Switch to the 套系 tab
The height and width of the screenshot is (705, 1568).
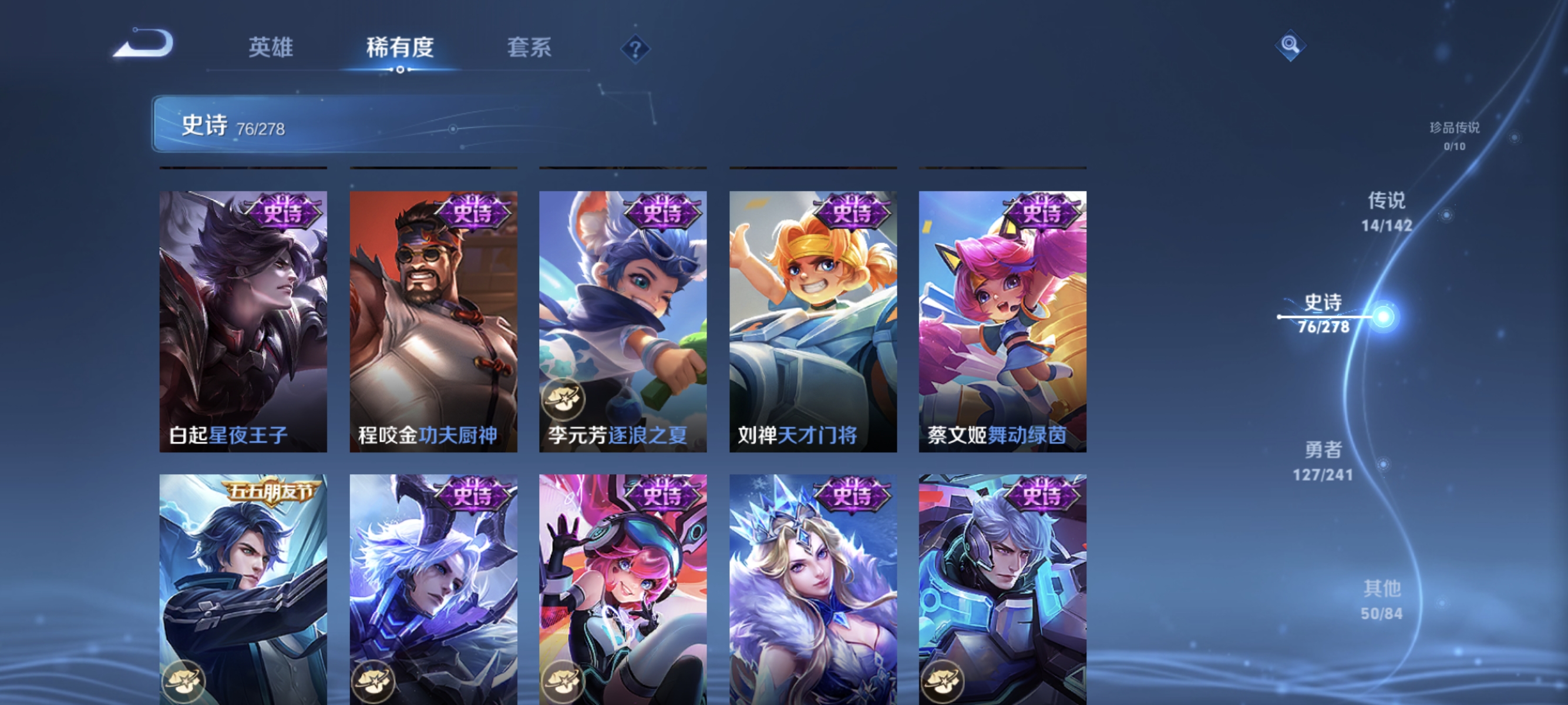529,49
